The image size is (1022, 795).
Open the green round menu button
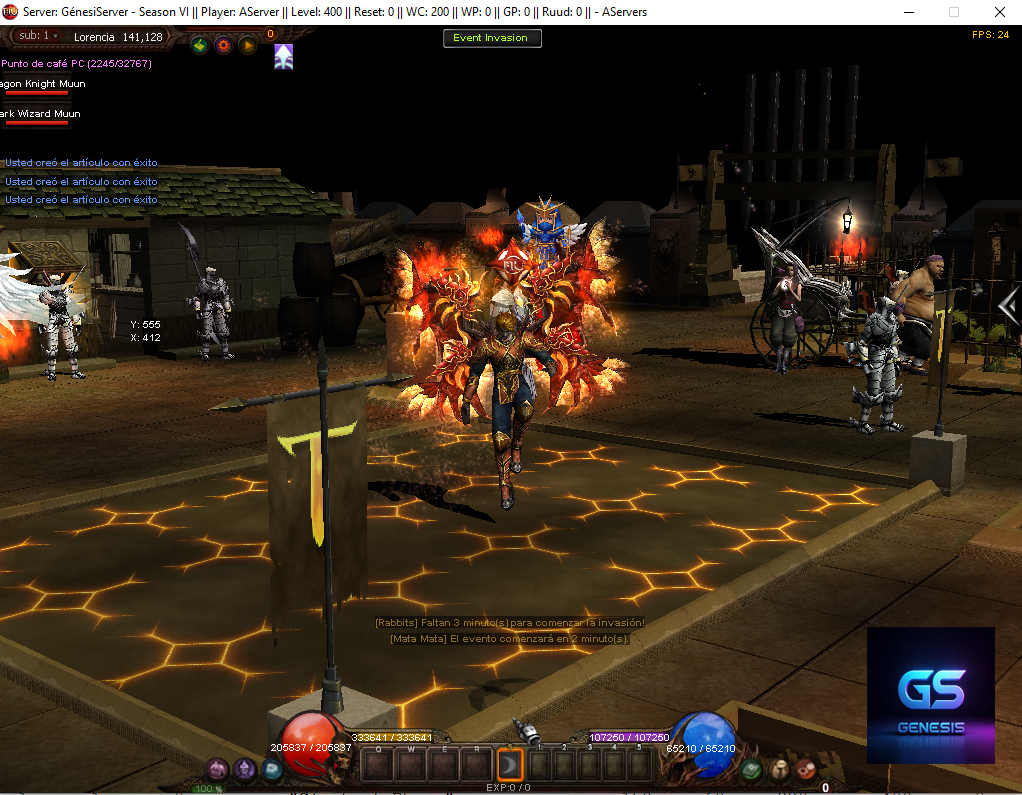[753, 769]
